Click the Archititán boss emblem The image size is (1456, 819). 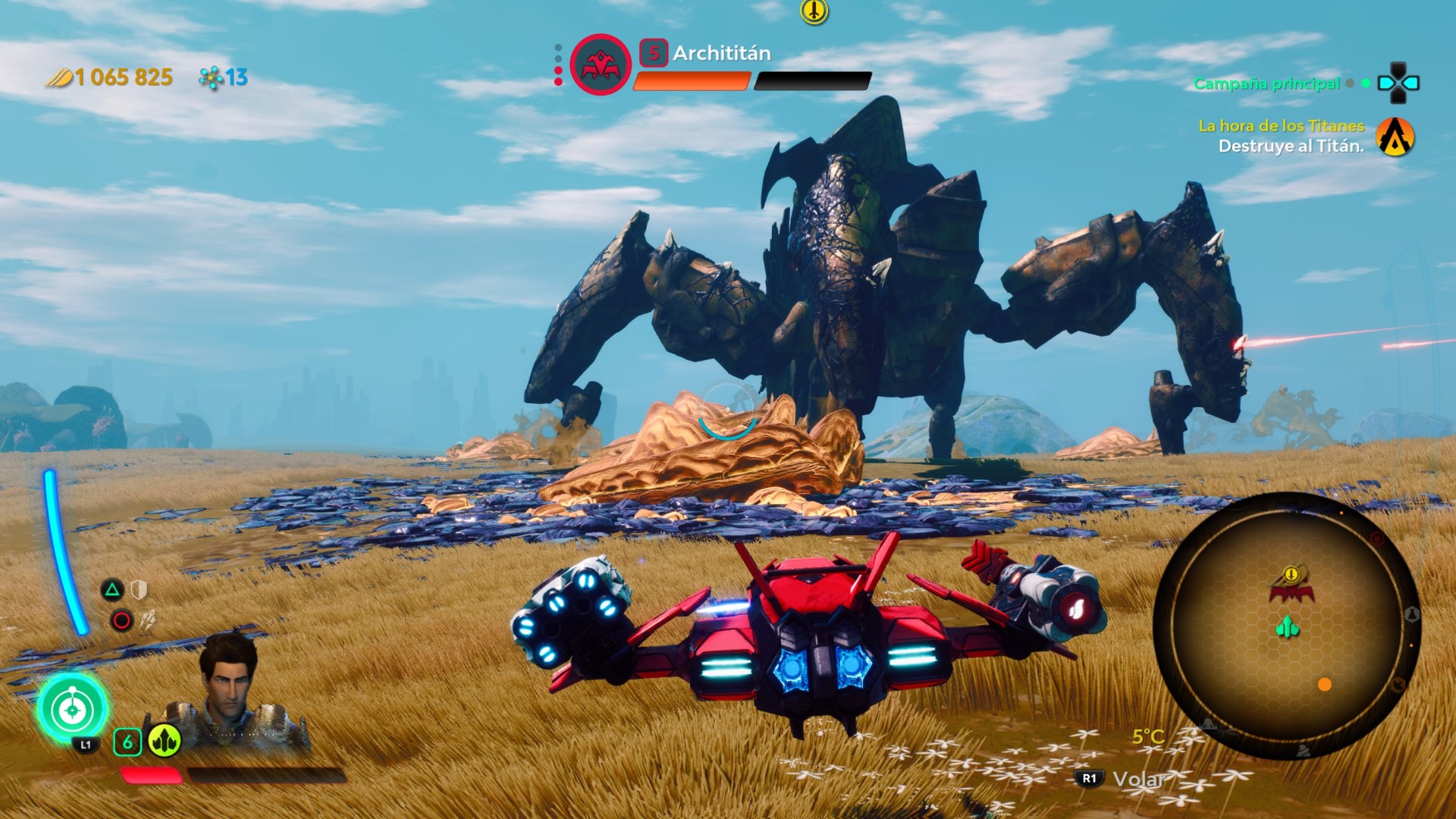coord(601,65)
